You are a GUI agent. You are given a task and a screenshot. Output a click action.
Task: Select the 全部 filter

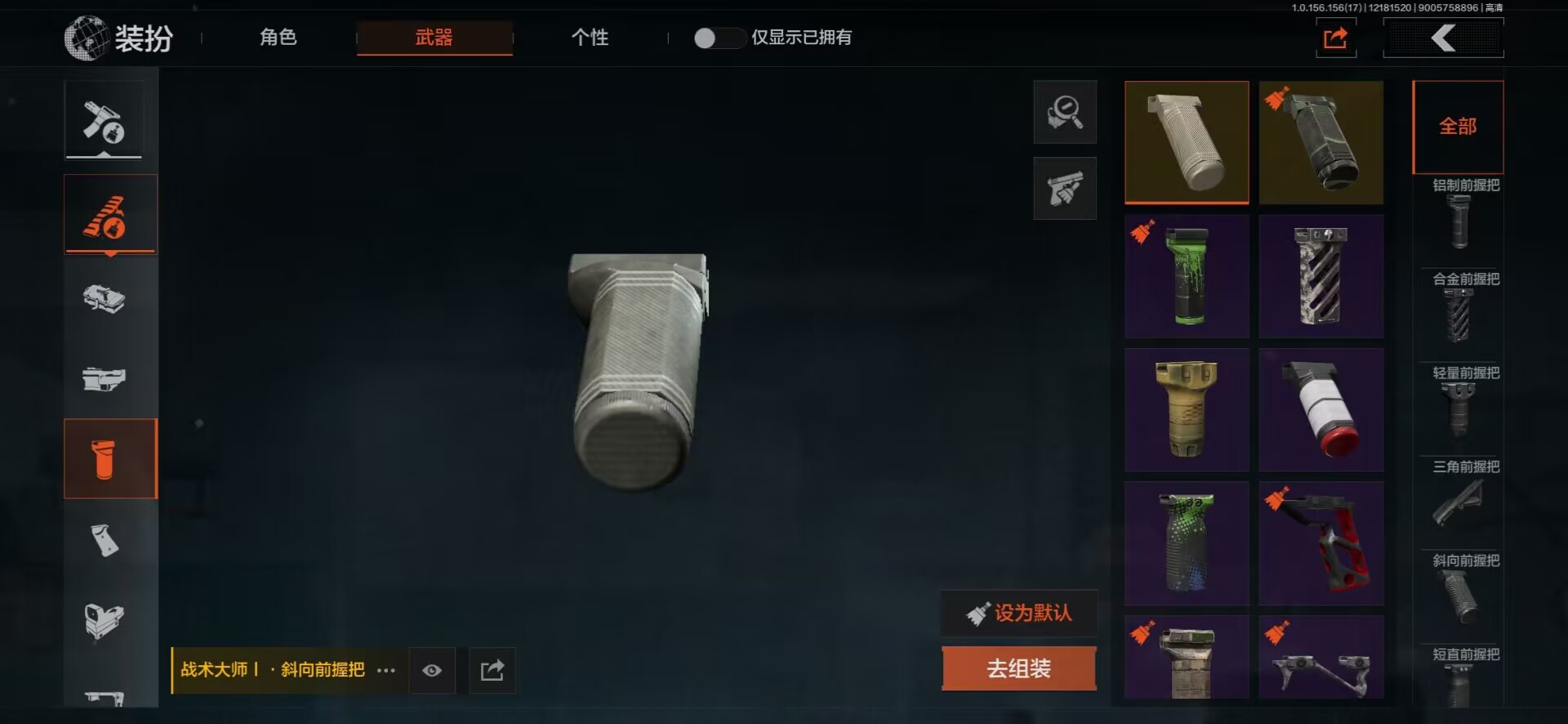click(1458, 127)
